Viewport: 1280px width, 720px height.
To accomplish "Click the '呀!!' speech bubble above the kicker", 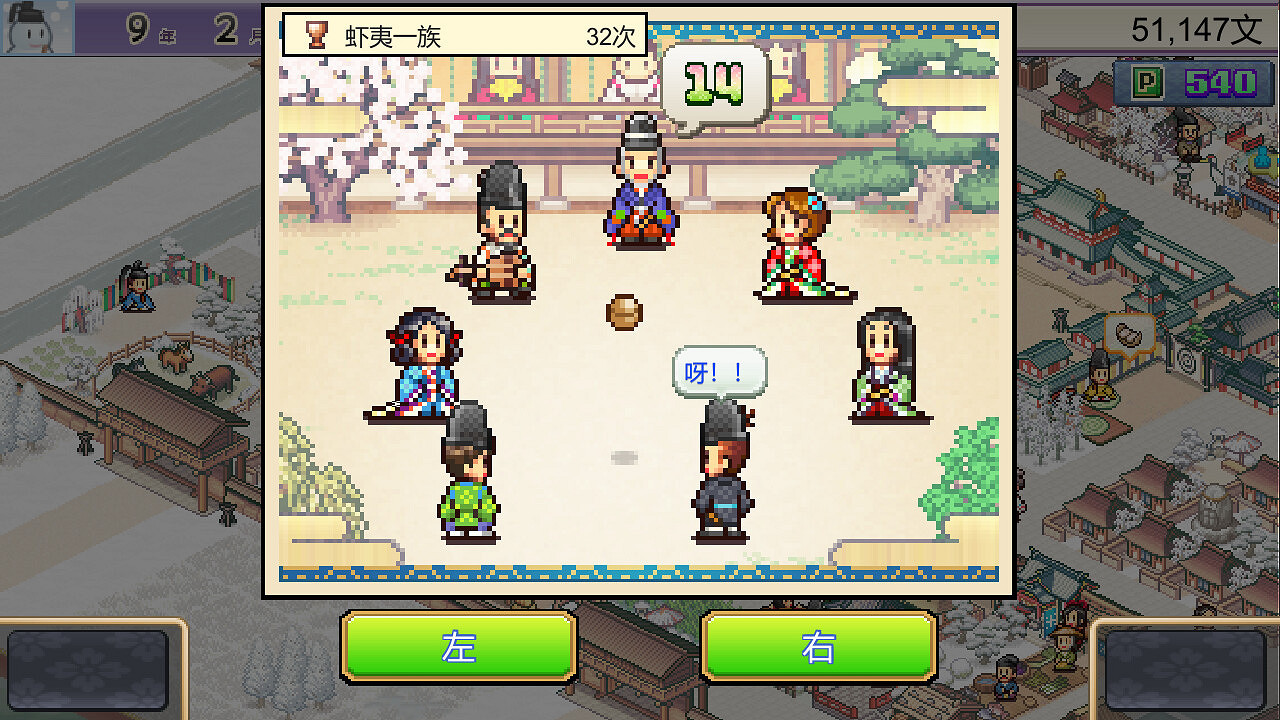I will pos(722,370).
